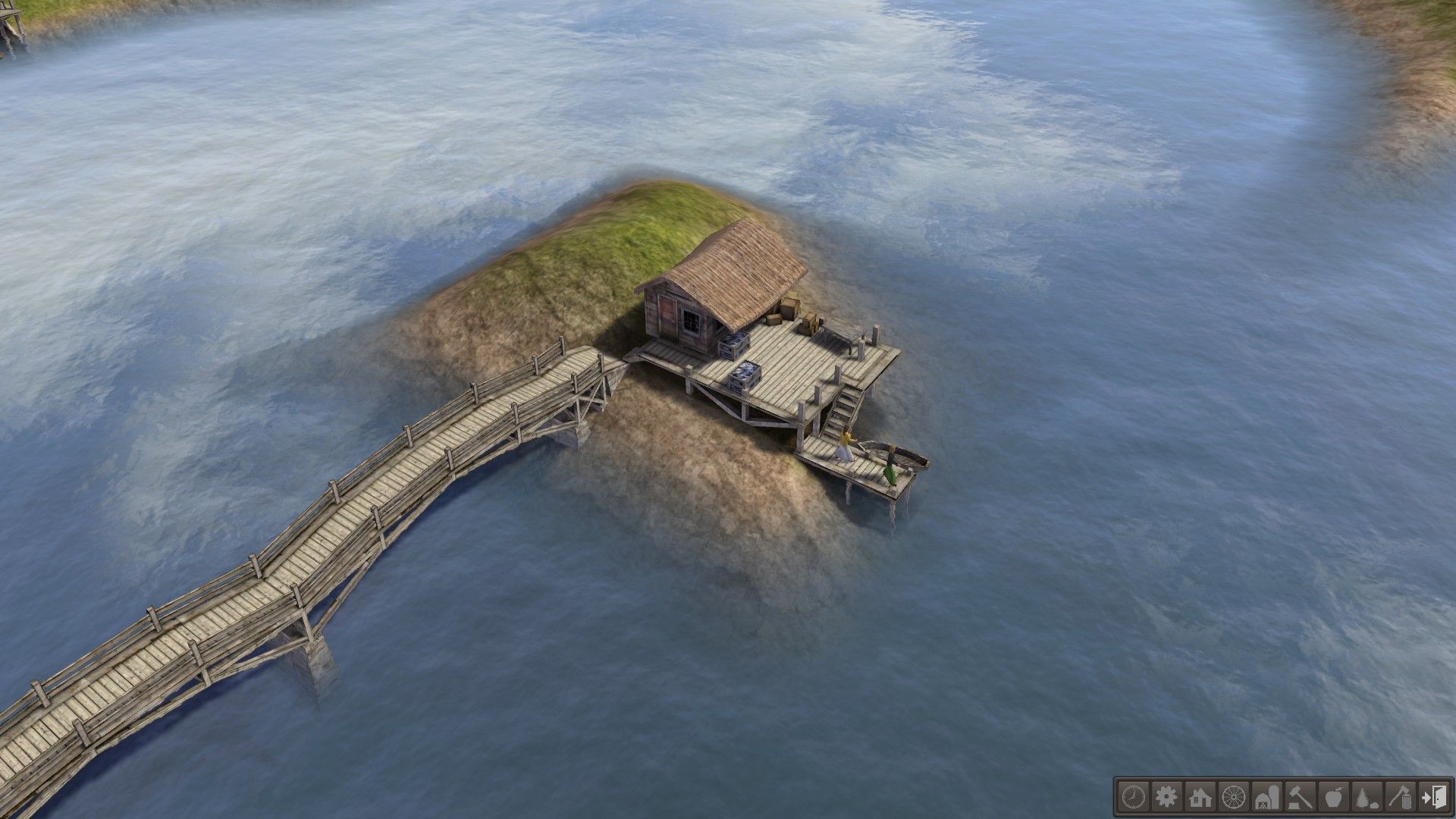Select the removal tools axe icon
This screenshot has width=1456, height=819.
coord(1400,796)
